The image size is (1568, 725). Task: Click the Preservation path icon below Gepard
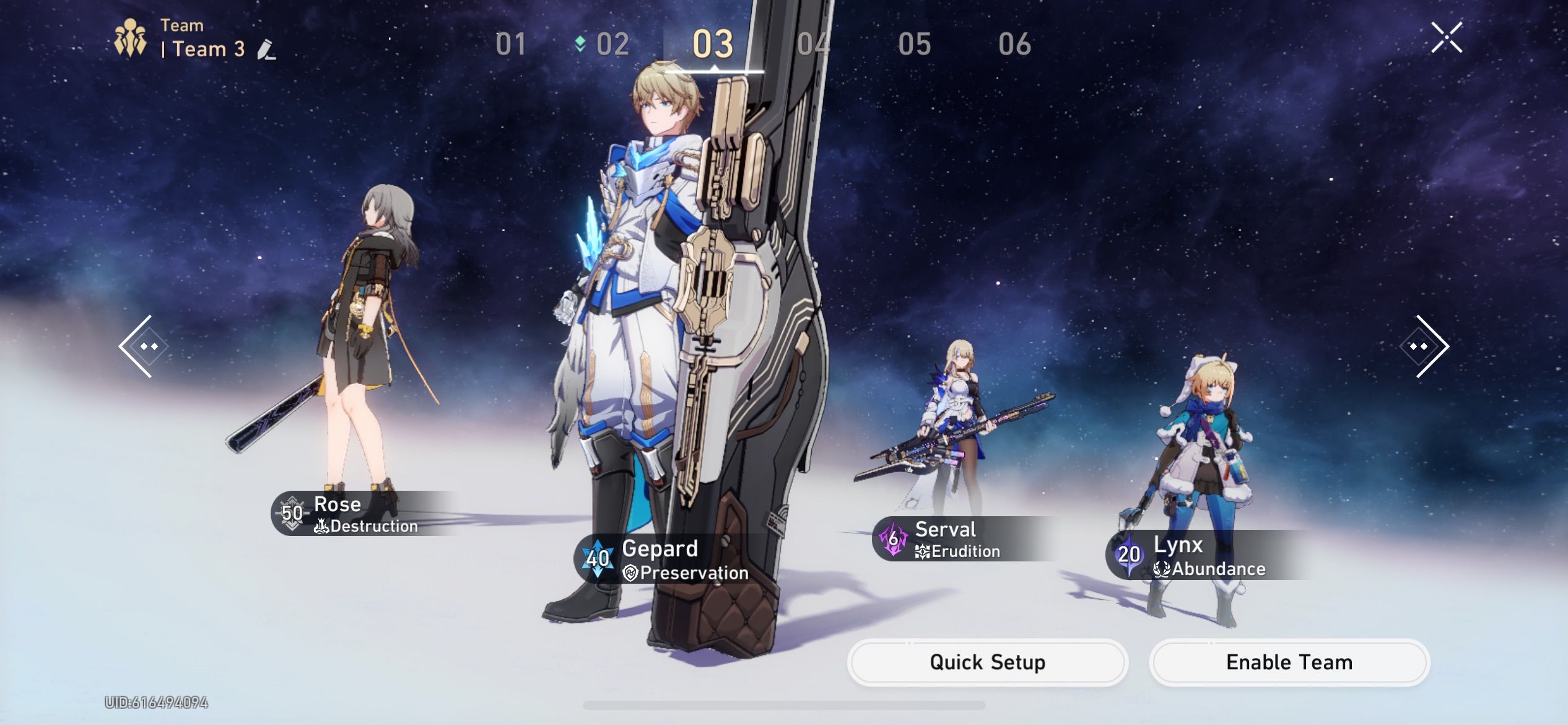point(630,573)
